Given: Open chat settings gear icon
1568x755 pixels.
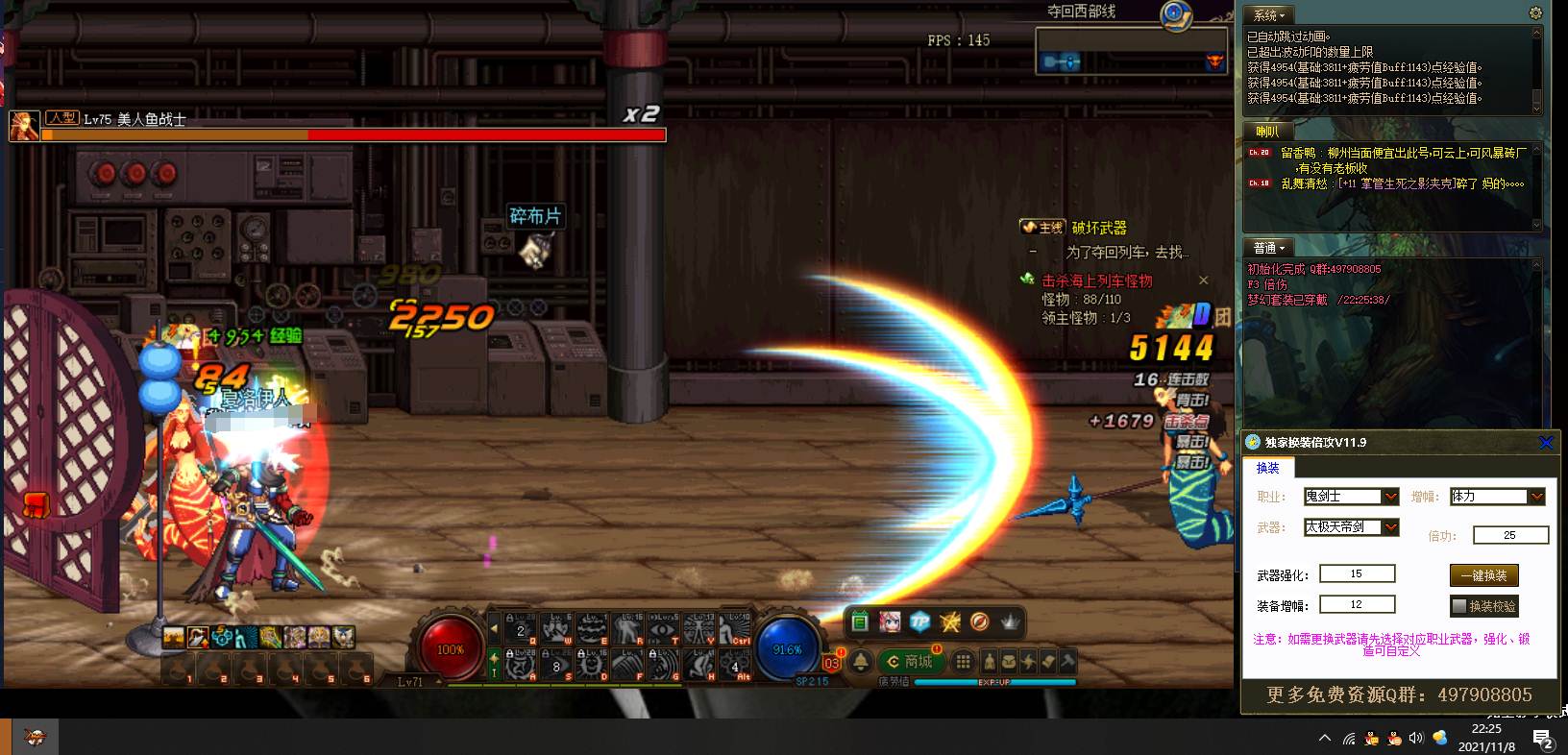Looking at the screenshot, I should [x=1534, y=13].
